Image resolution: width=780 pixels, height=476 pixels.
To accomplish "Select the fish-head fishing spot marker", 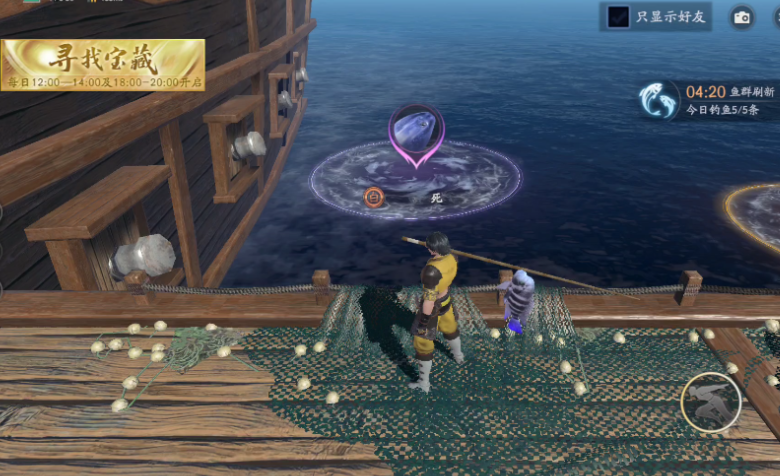I will (417, 130).
